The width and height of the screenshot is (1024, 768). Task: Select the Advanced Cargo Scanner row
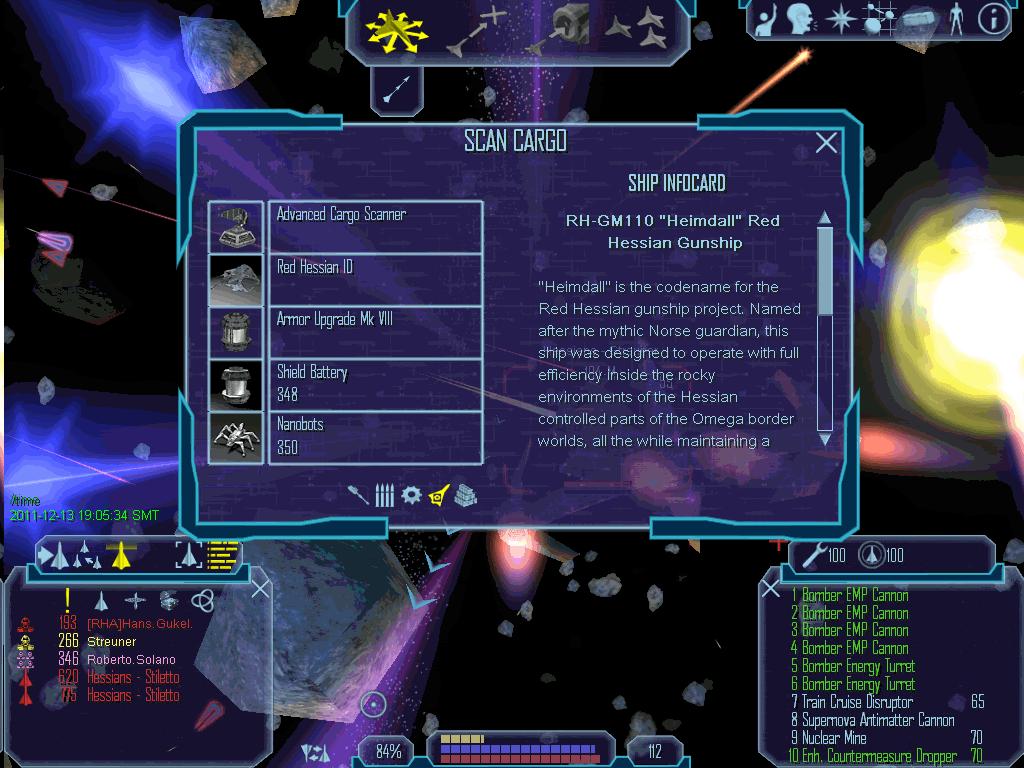click(x=375, y=226)
